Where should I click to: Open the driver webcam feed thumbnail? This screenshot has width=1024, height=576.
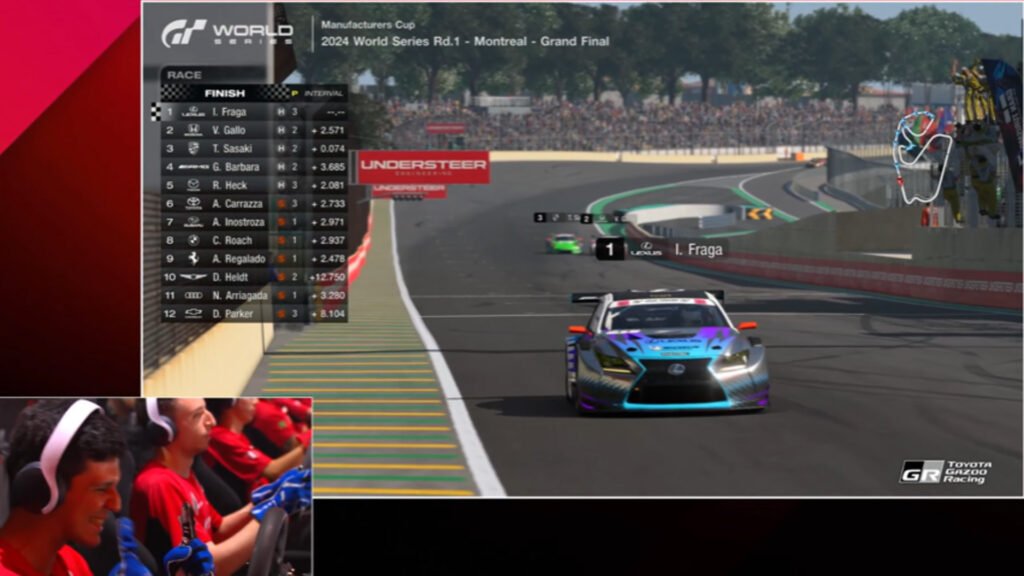point(156,487)
